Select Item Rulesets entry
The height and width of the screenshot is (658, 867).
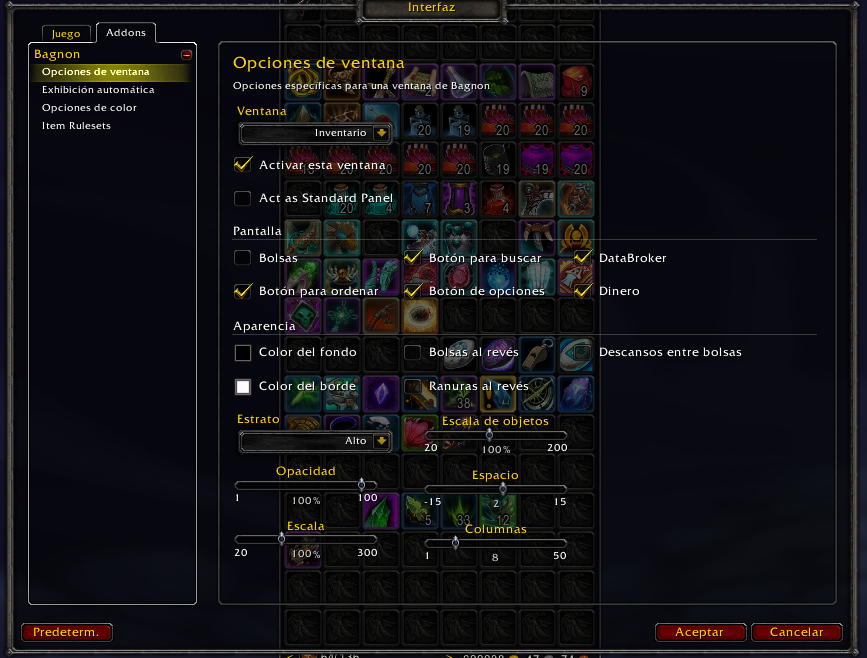pos(76,126)
